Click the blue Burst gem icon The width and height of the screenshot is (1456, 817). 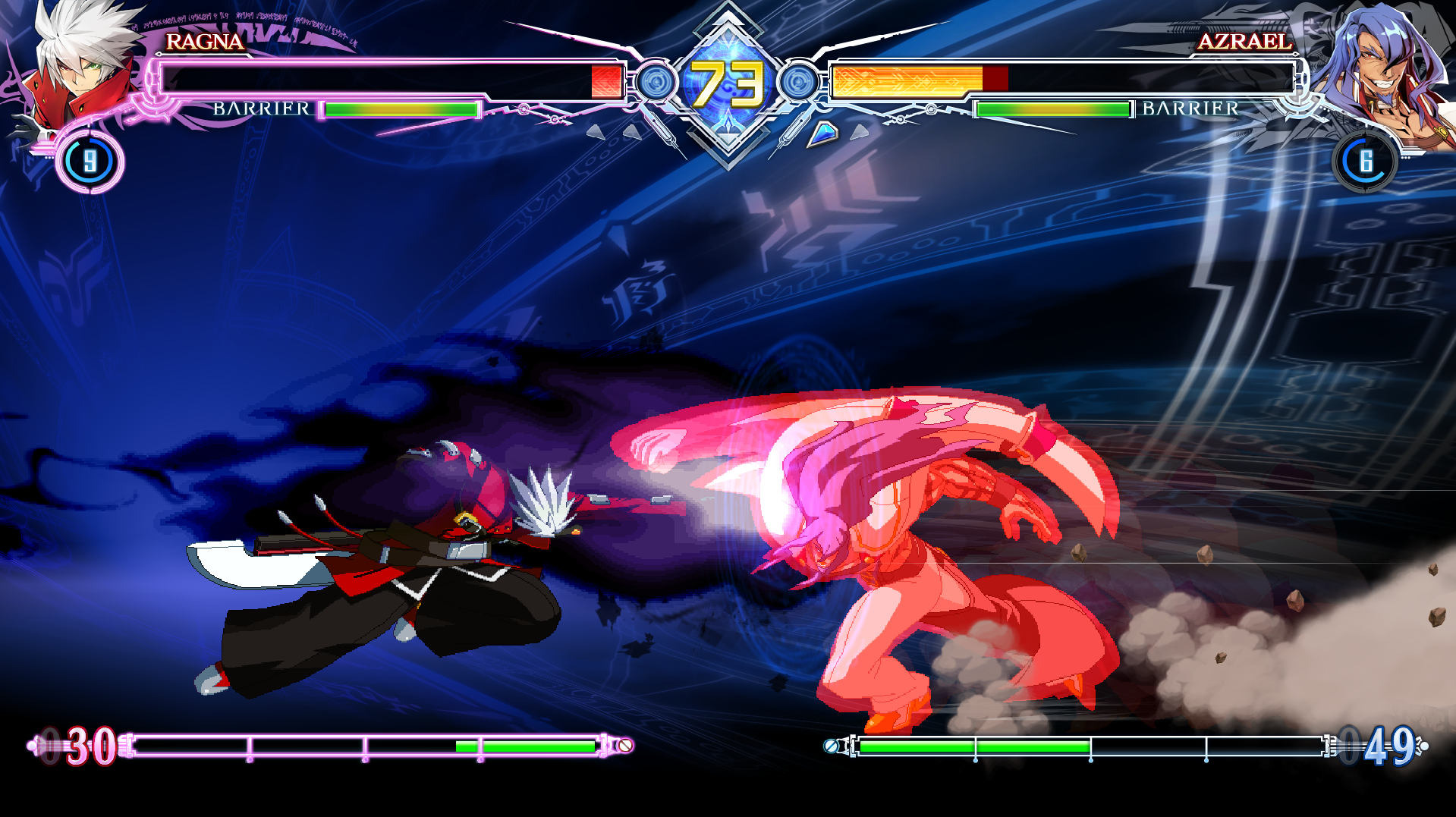coord(822,134)
